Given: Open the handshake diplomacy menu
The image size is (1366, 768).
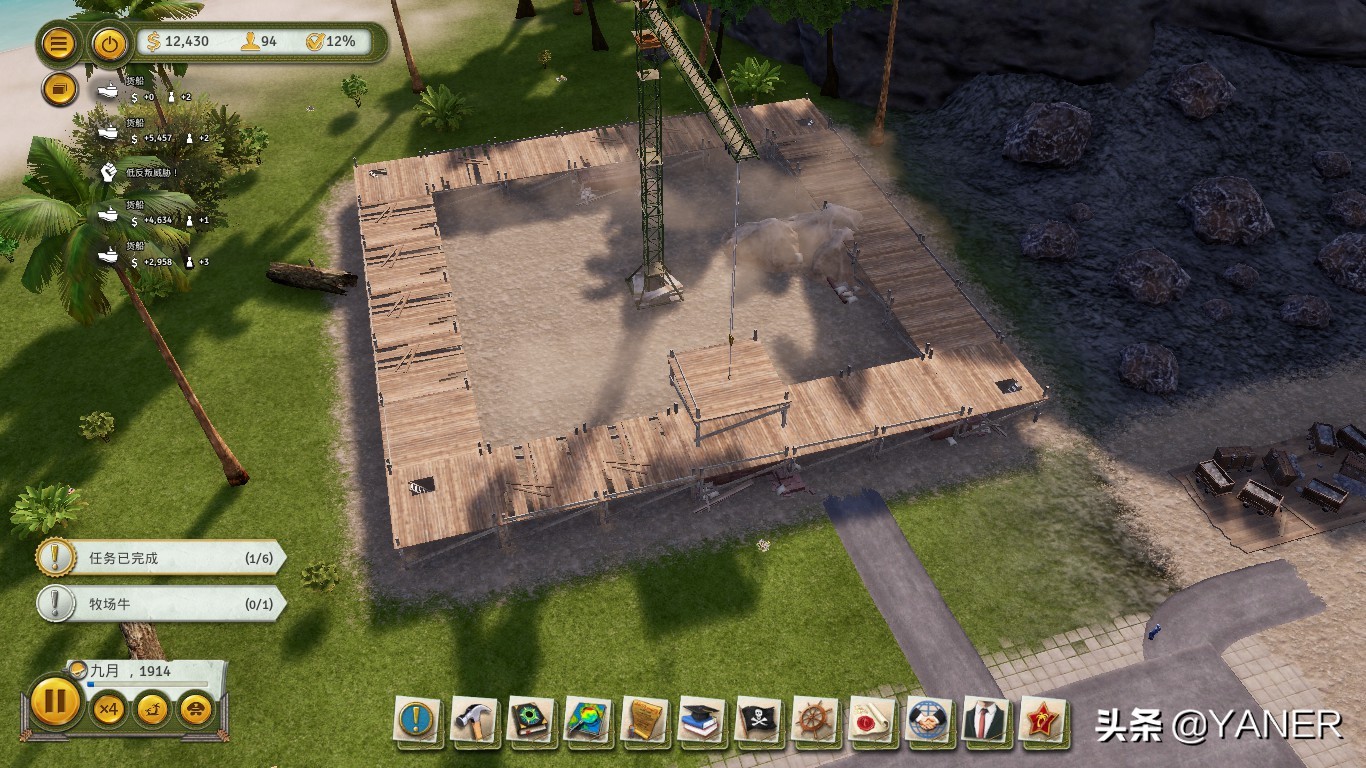Looking at the screenshot, I should click(x=929, y=720).
